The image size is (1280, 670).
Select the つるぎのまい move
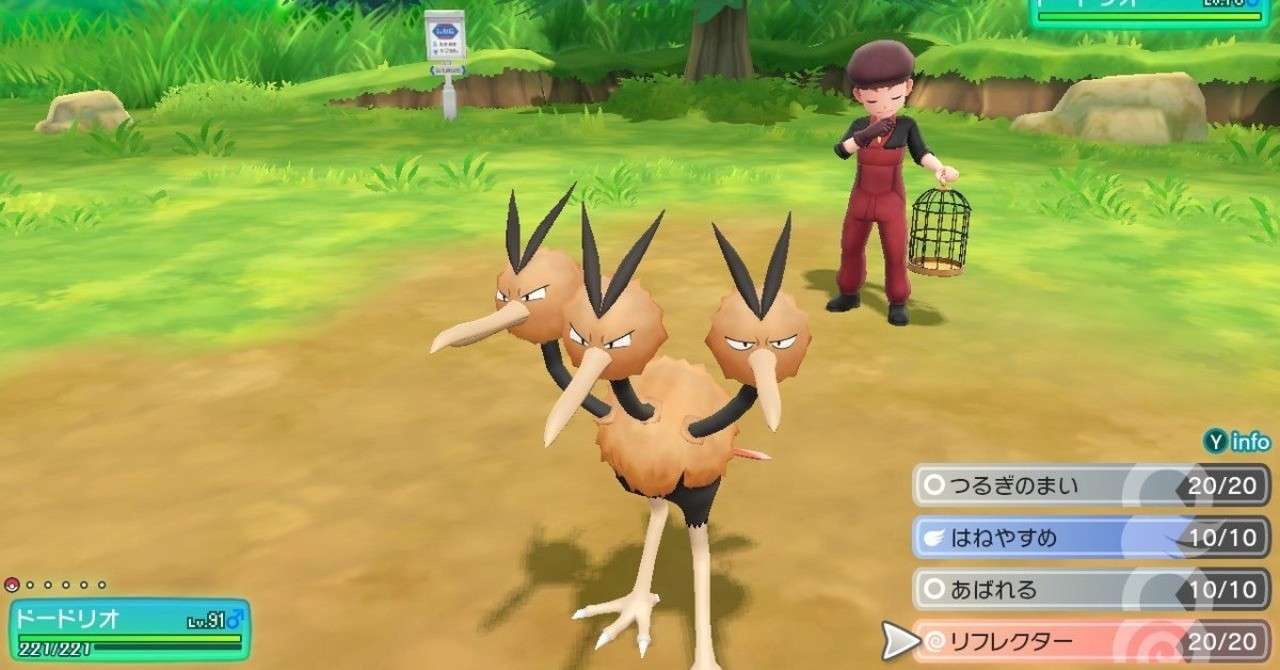tap(1090, 486)
